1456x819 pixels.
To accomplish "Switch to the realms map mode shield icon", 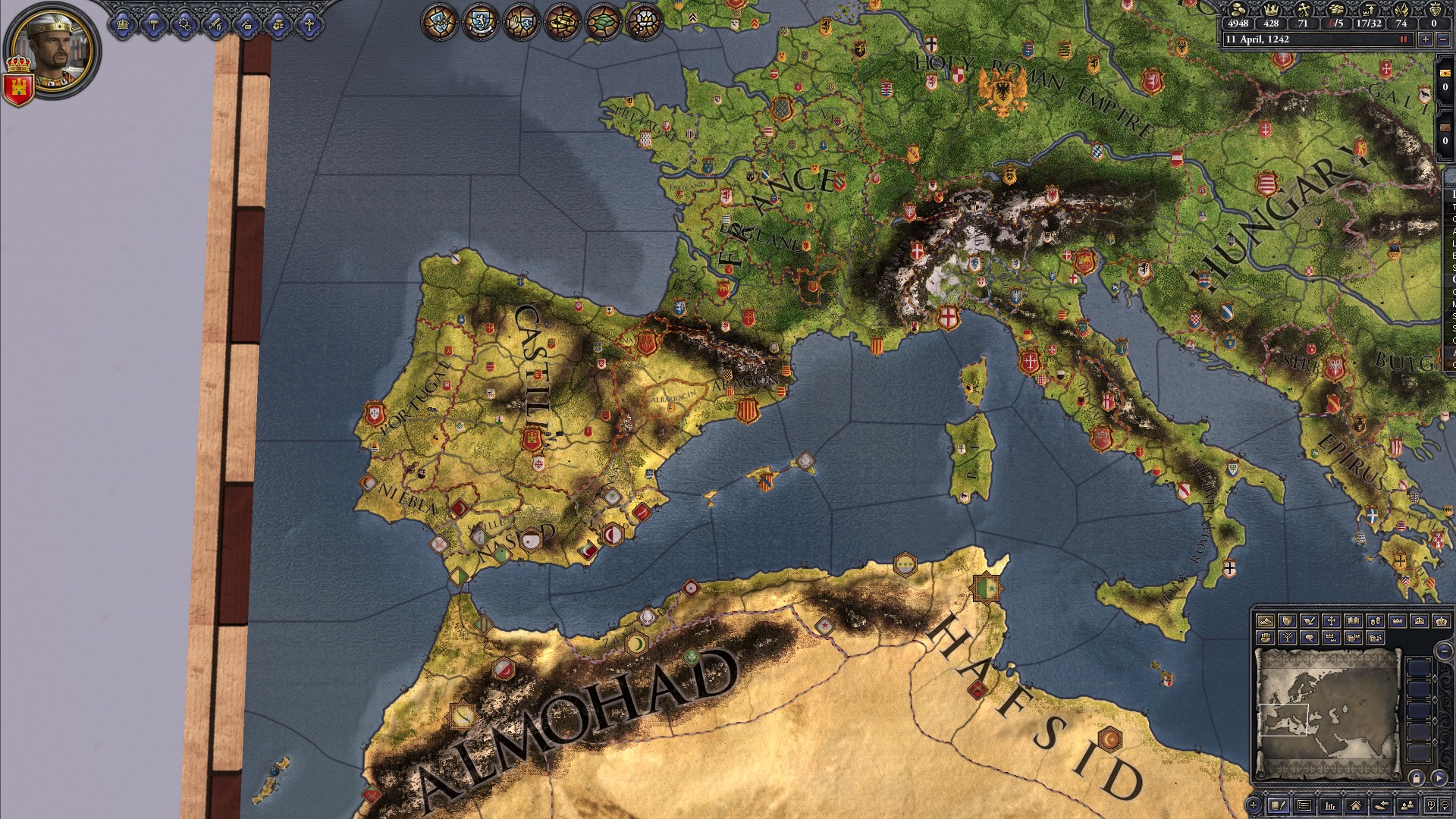I will tap(1287, 622).
